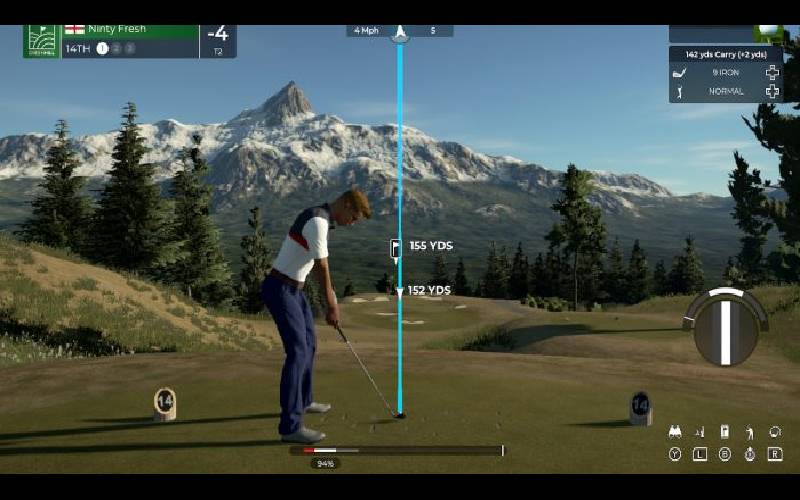Viewport: 800px width, 500px height.
Task: Click the golf ball preview thumbnail
Action: click(770, 33)
